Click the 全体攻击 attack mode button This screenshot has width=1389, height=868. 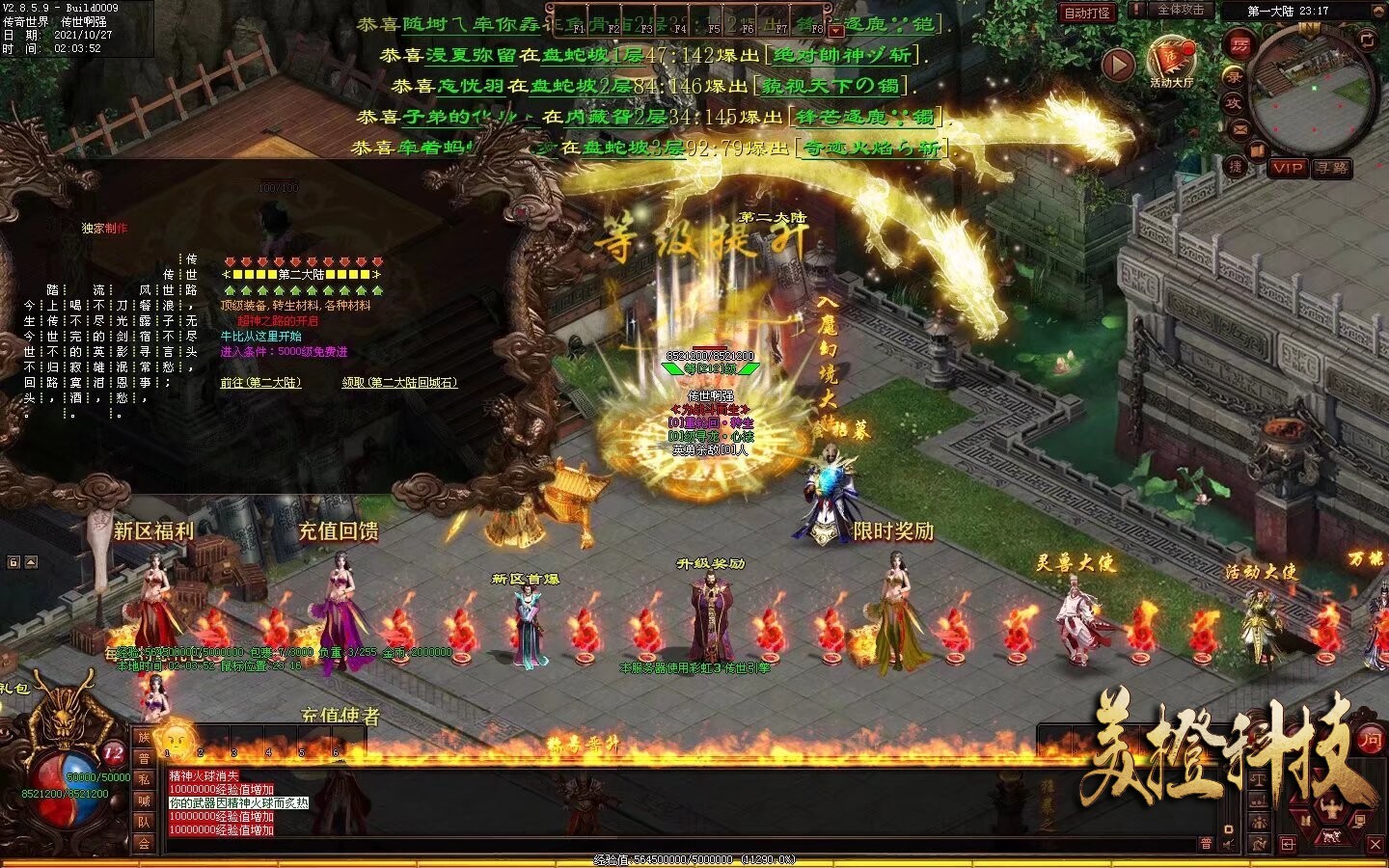pos(1181,10)
